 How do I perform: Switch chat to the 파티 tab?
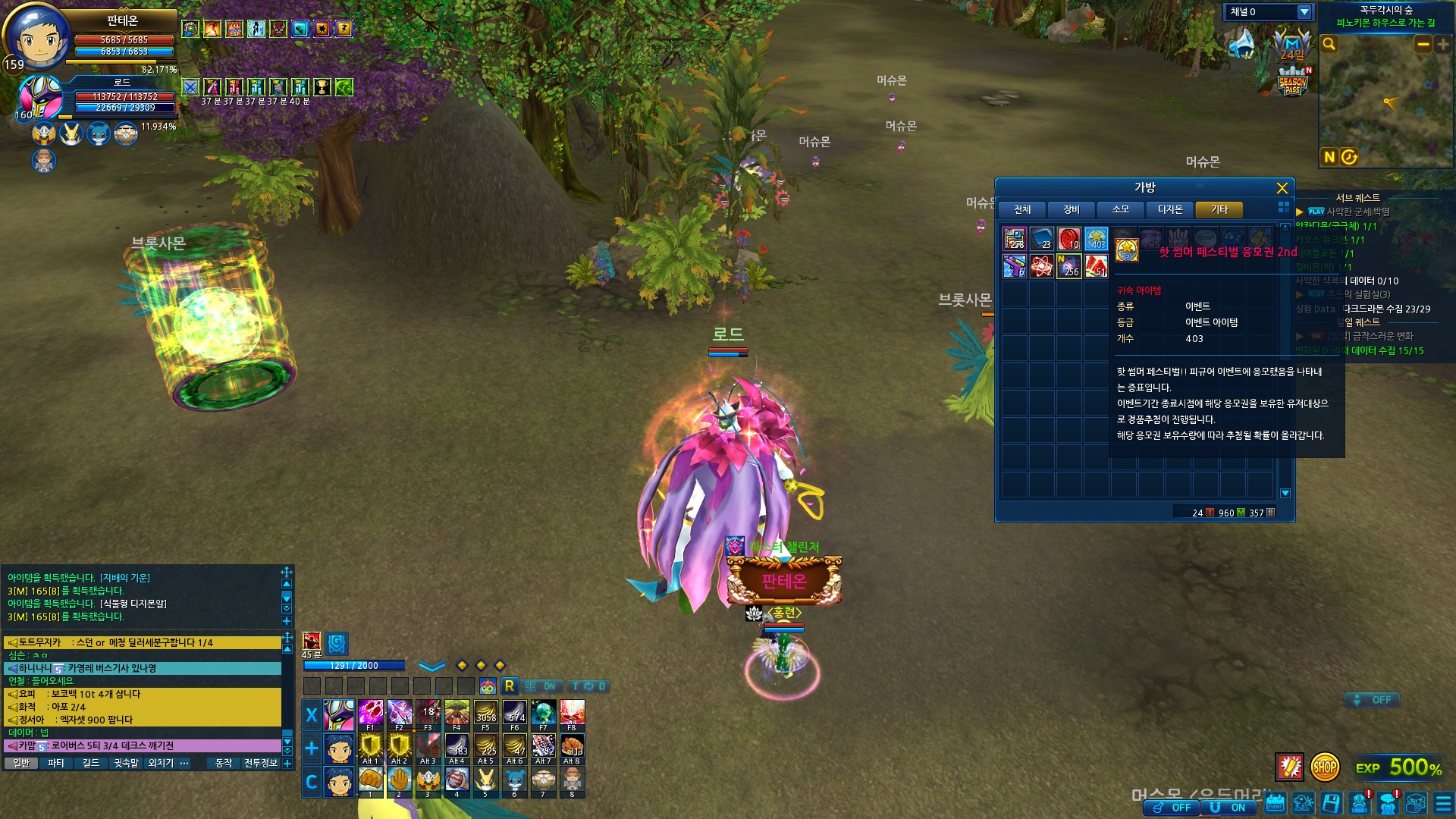(x=55, y=763)
